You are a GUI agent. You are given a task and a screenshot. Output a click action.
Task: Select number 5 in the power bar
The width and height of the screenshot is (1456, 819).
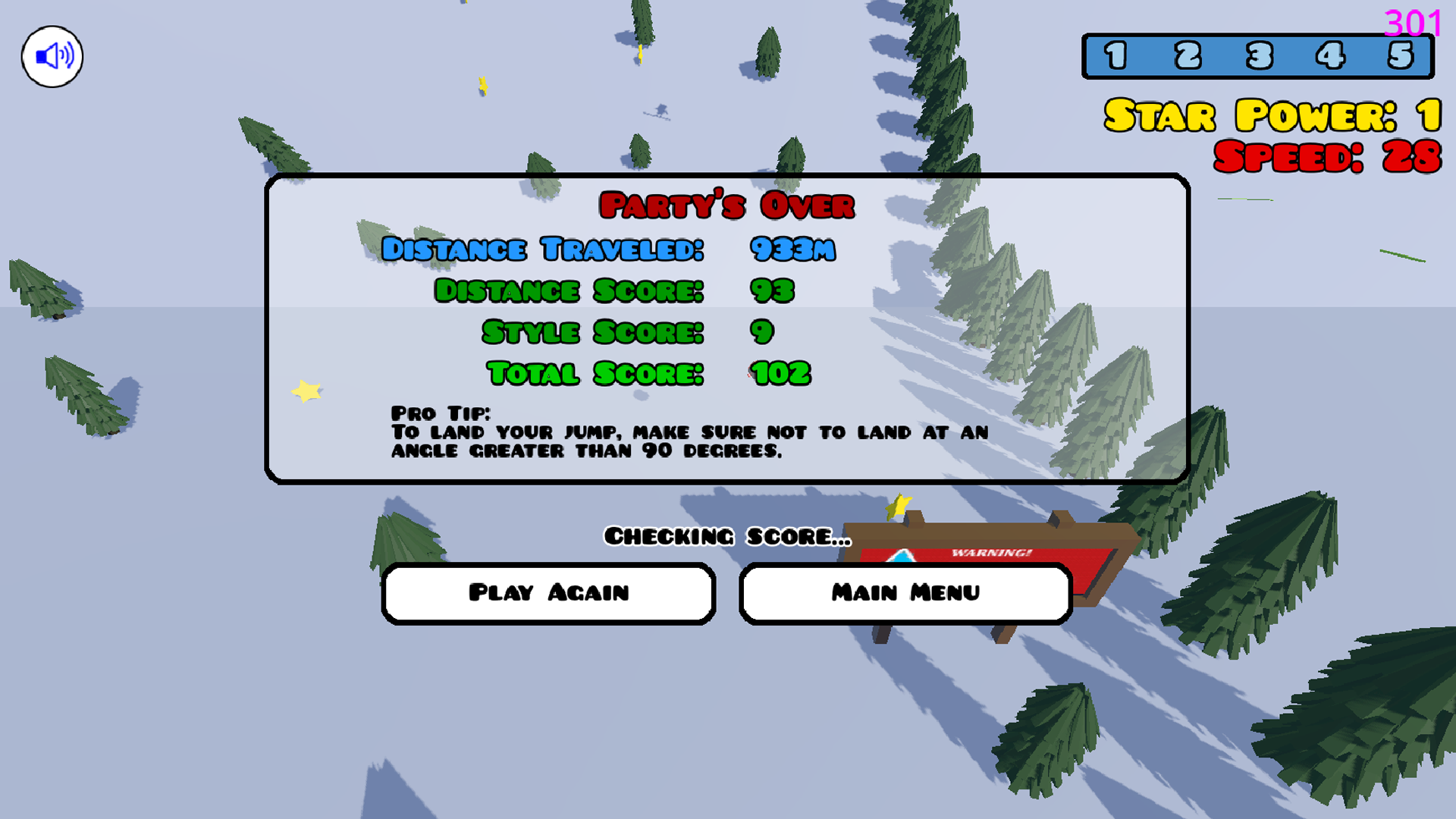pos(1401,55)
